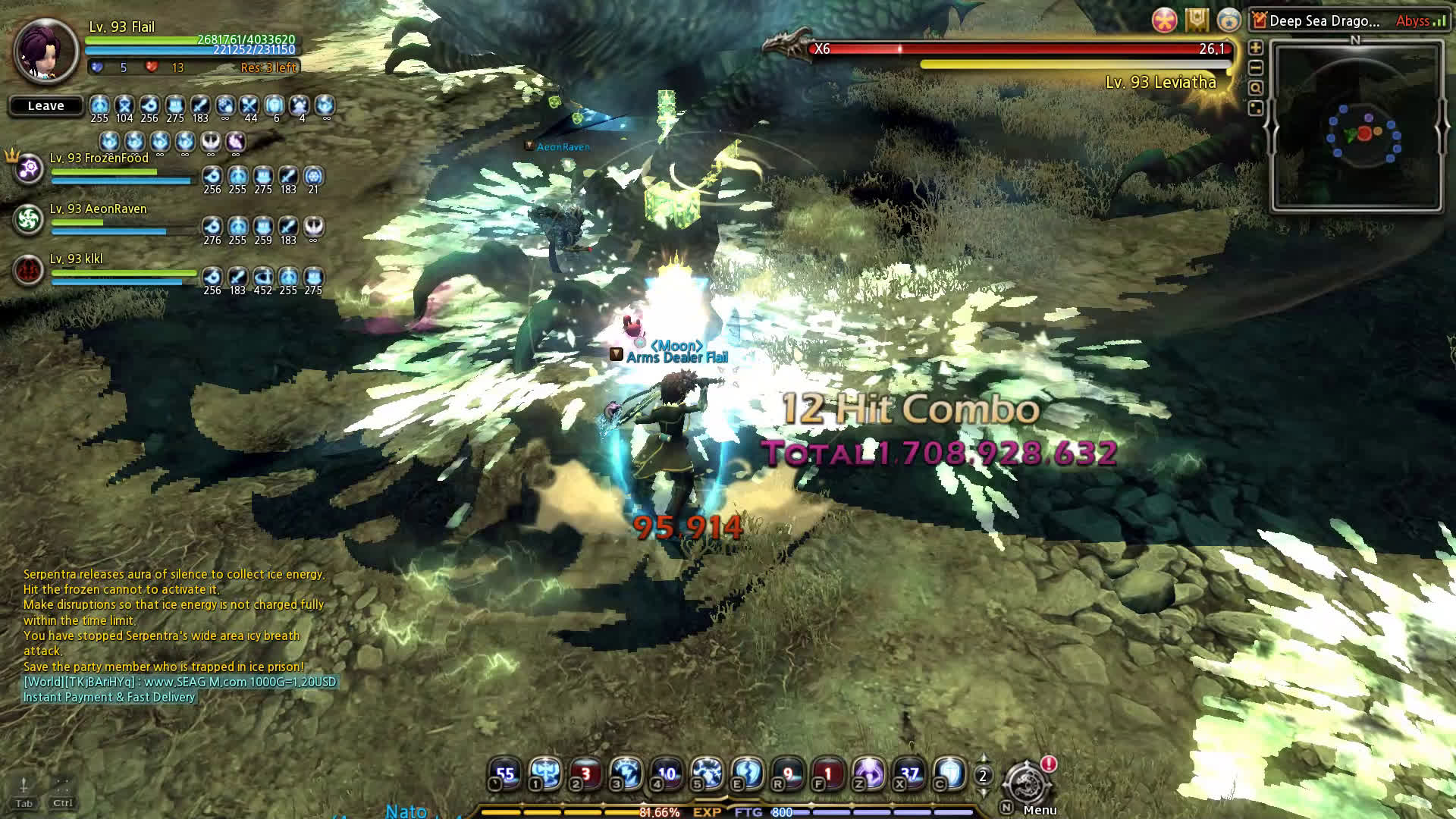Toggle the minimap dots display button
Image resolution: width=1456 pixels, height=819 pixels.
1256,108
